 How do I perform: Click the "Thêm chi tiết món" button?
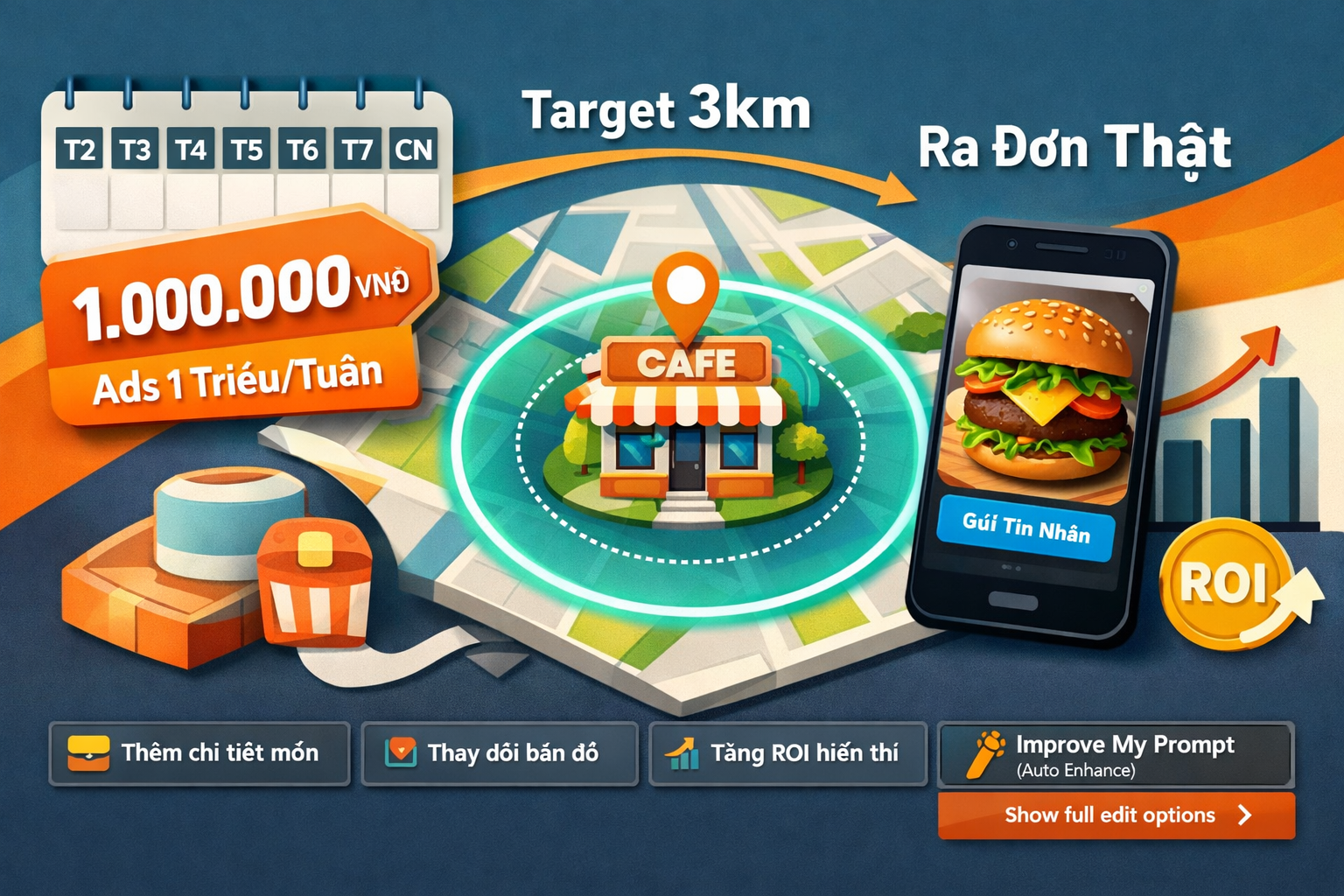click(199, 753)
